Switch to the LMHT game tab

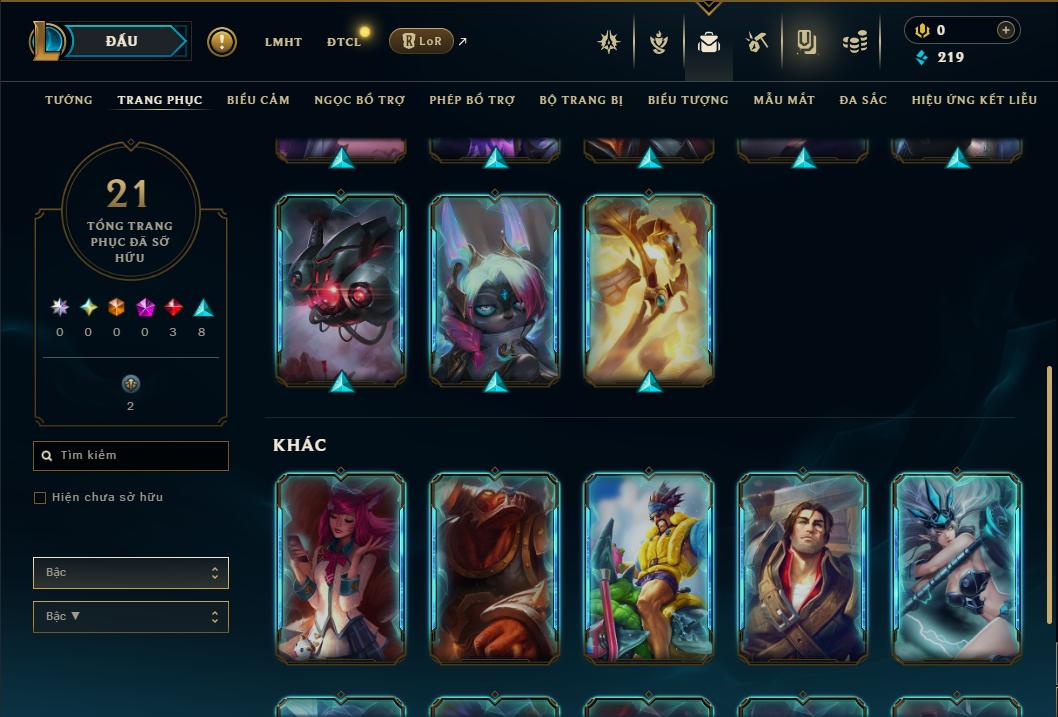pyautogui.click(x=283, y=42)
